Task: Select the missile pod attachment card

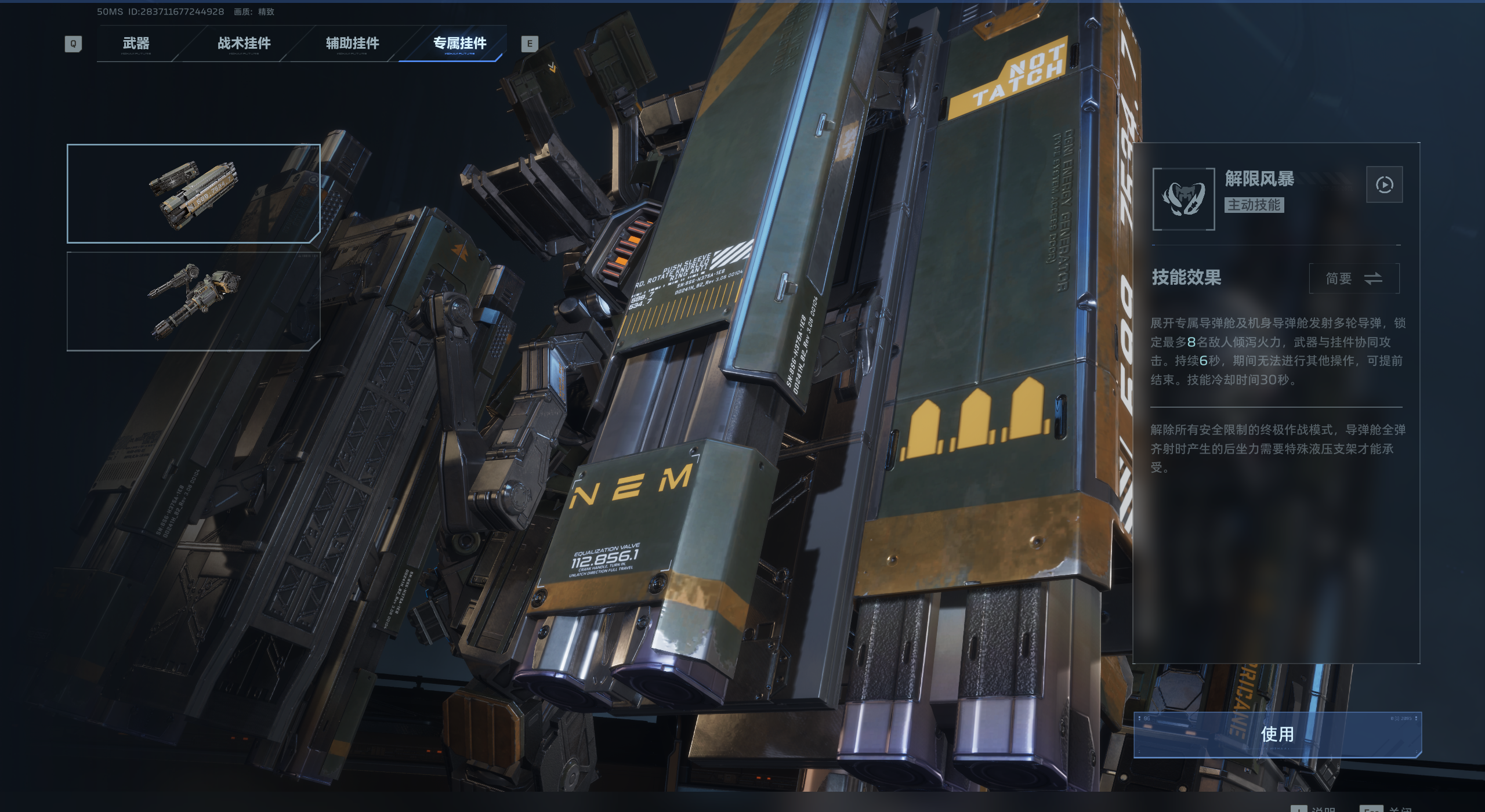Action: click(x=194, y=193)
